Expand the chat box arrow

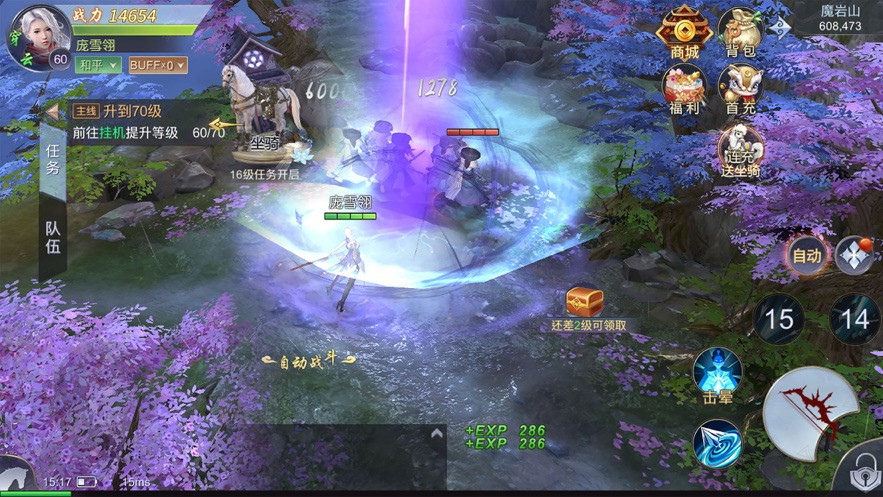point(436,434)
